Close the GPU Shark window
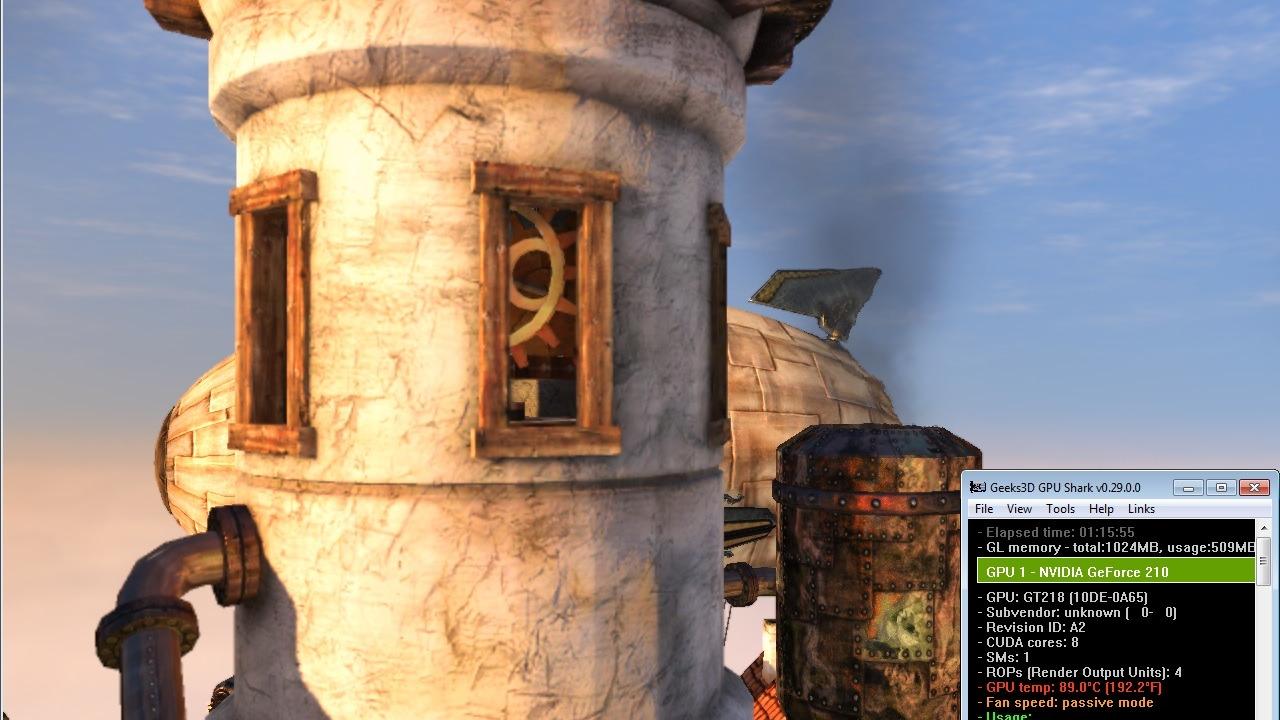This screenshot has width=1280, height=720. tap(1254, 487)
